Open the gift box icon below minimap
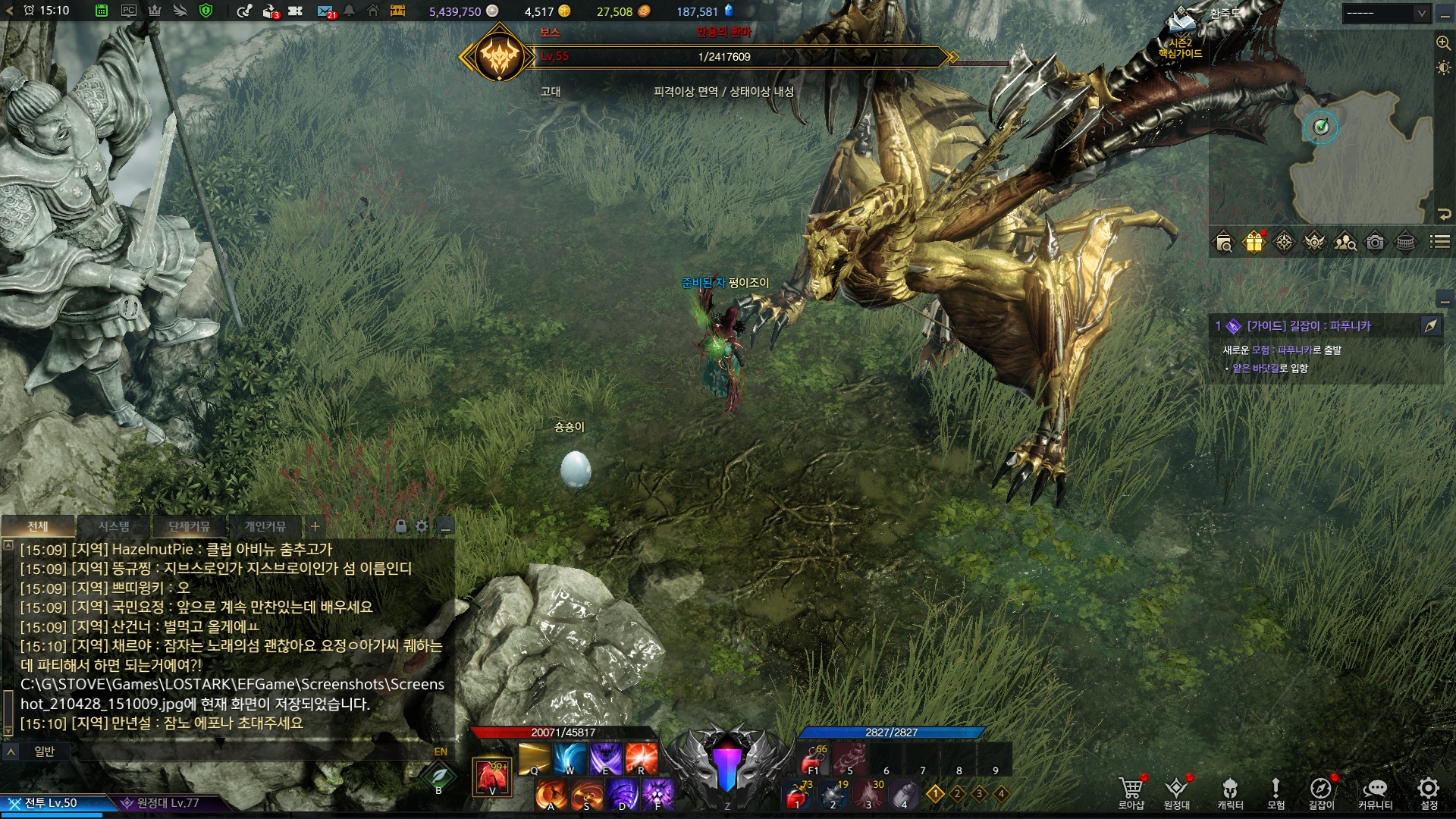This screenshot has height=819, width=1456. tap(1254, 242)
